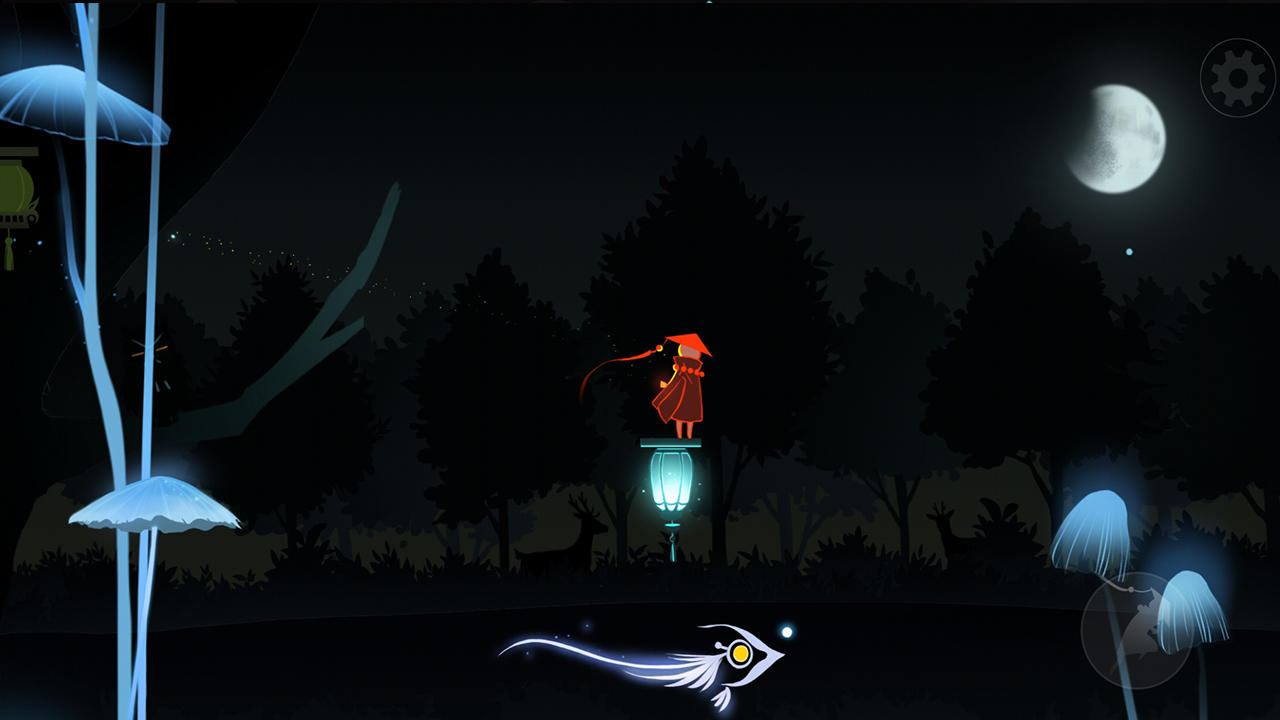Click the small glowing orb near the moon
The width and height of the screenshot is (1280, 720).
1128,253
